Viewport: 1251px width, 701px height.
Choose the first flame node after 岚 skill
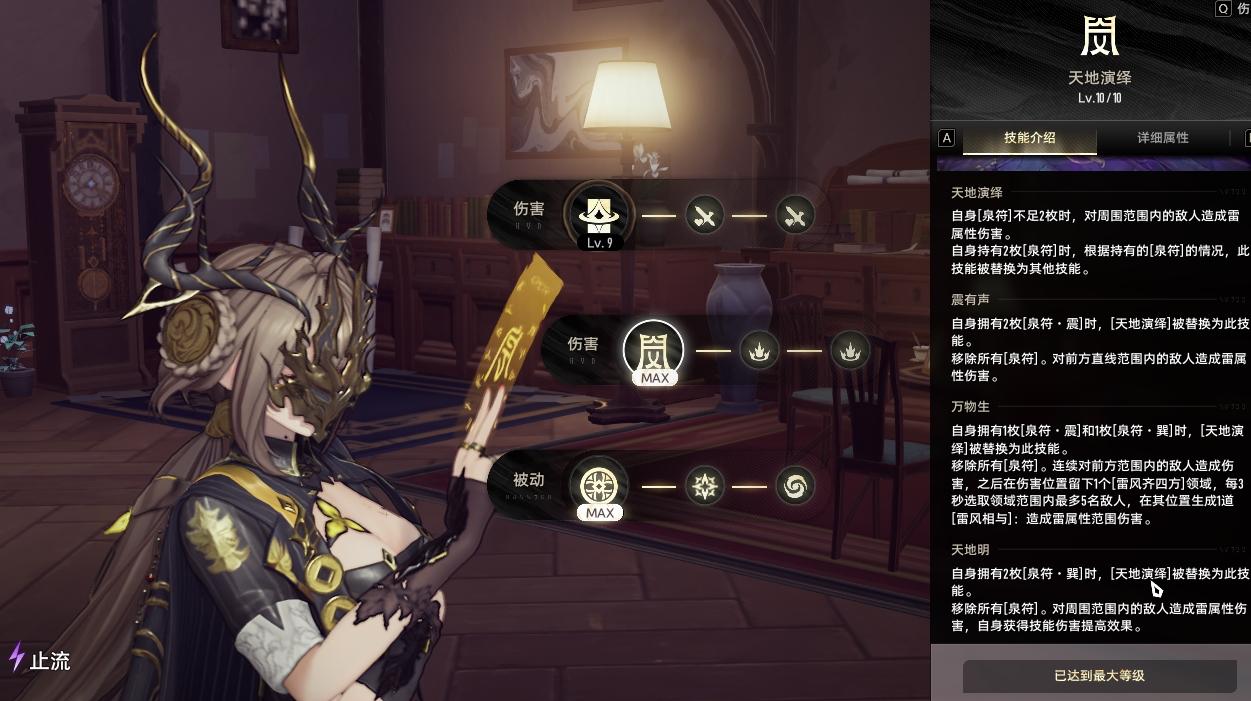point(759,350)
